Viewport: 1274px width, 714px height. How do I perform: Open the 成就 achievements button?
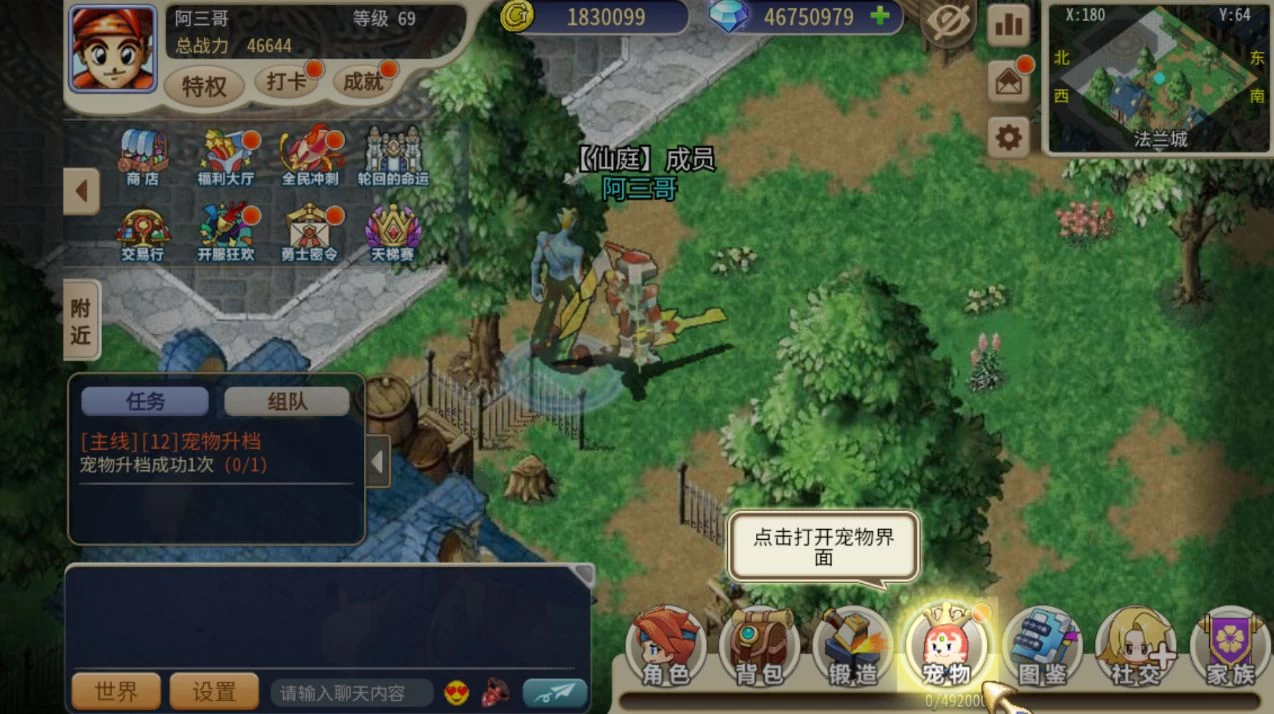pos(363,83)
